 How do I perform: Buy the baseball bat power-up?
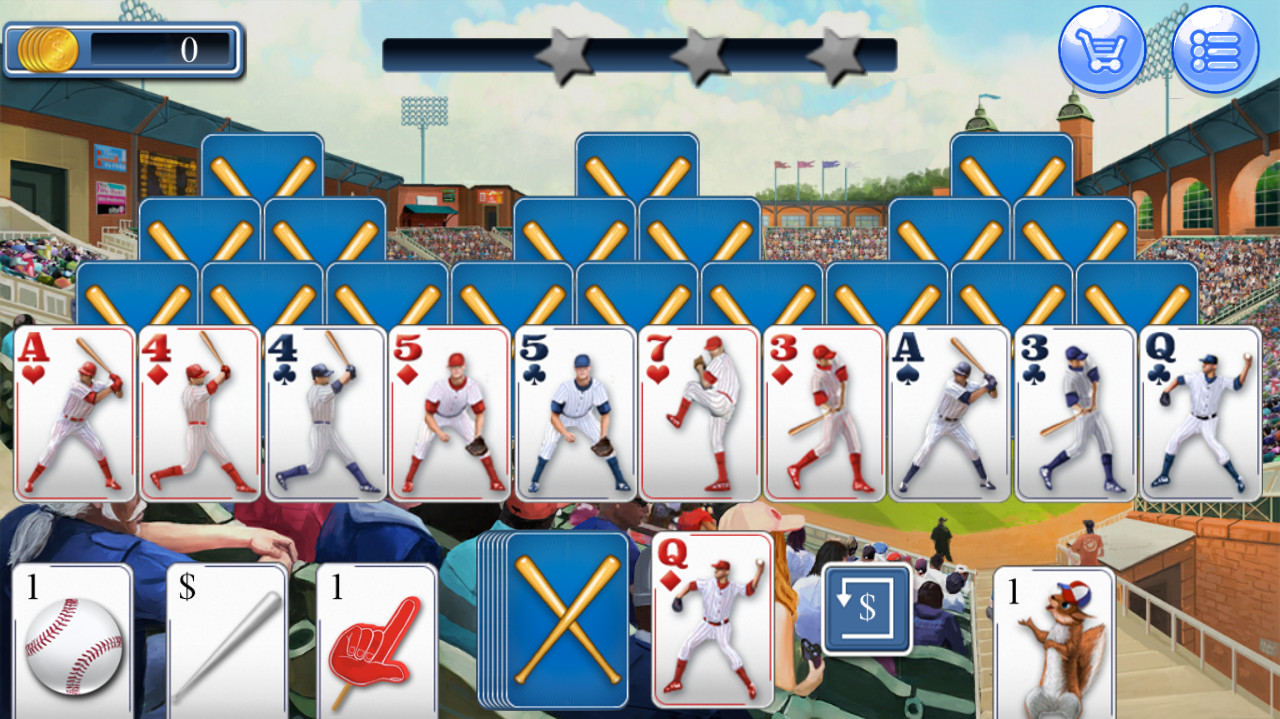click(x=226, y=640)
